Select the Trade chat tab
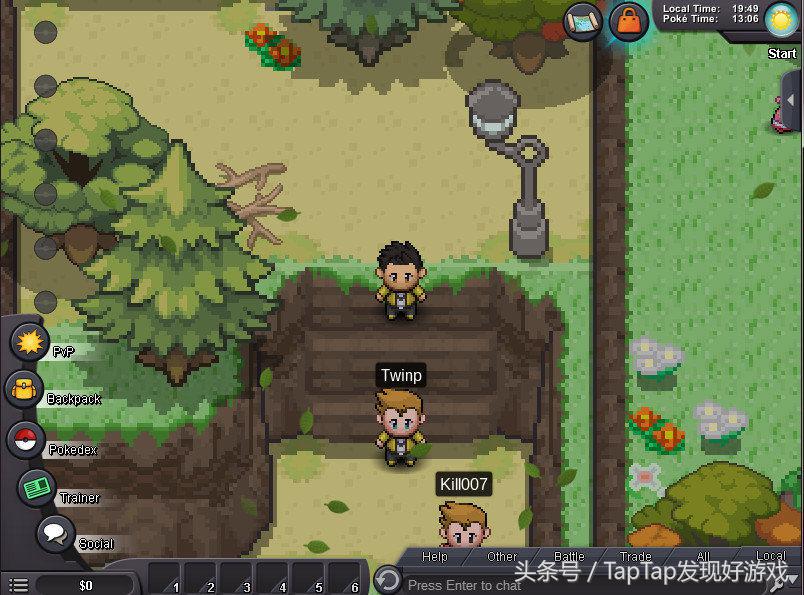The width and height of the screenshot is (804, 595). [636, 557]
